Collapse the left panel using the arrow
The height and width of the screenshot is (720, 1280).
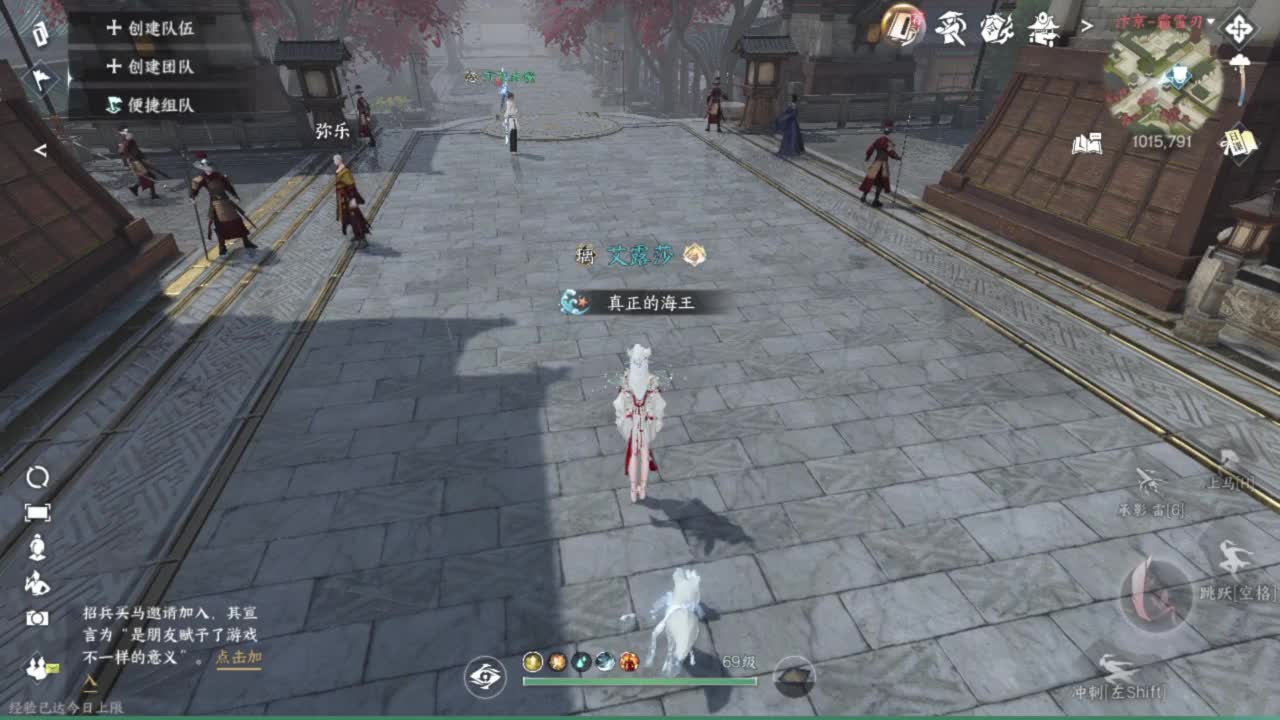[x=40, y=150]
